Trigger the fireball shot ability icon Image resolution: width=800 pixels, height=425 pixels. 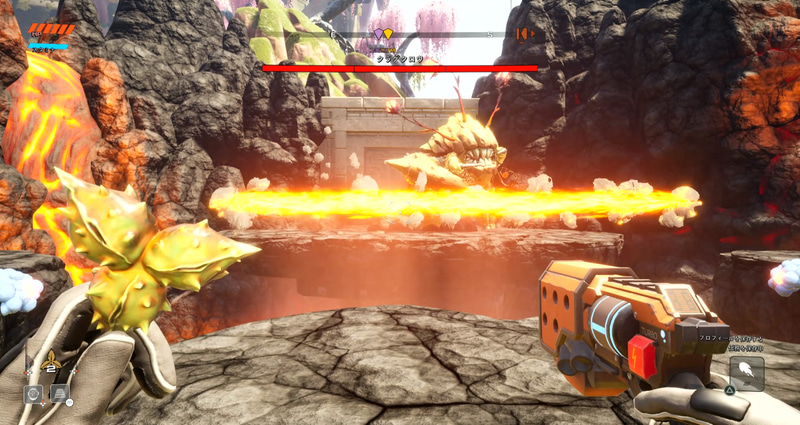click(x=747, y=373)
